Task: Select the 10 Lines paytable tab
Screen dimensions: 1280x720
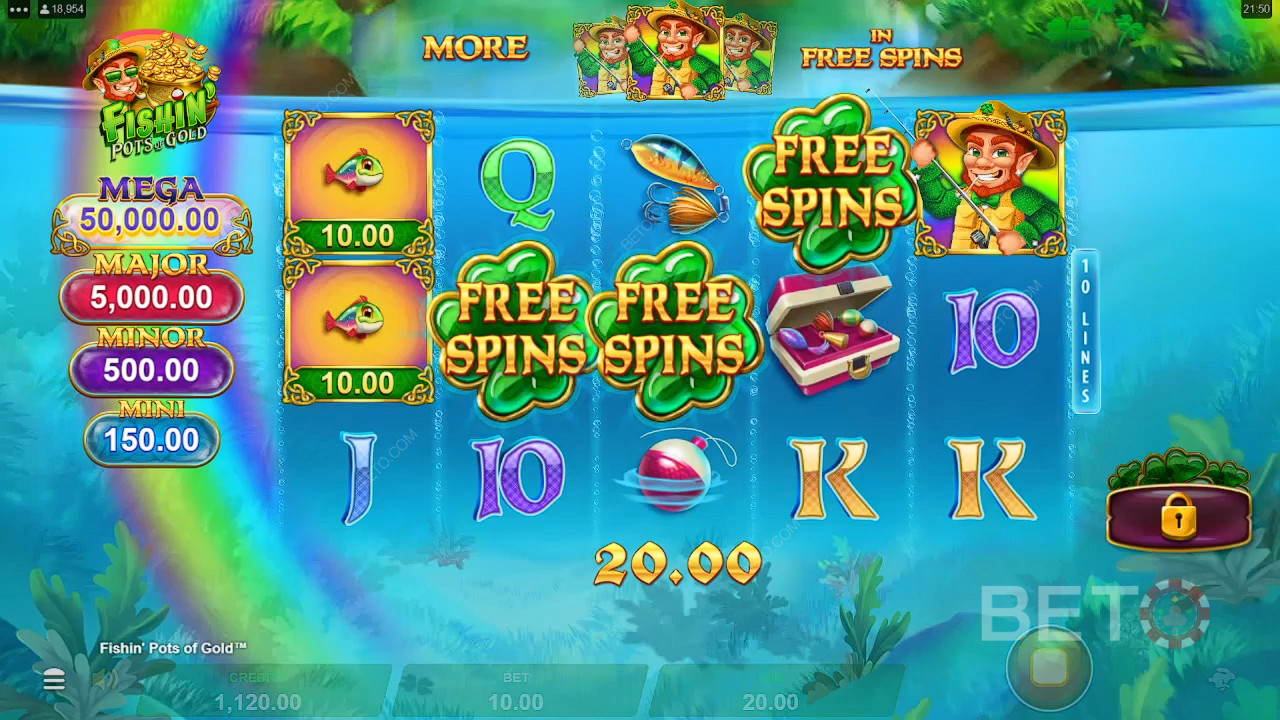Action: 1086,332
